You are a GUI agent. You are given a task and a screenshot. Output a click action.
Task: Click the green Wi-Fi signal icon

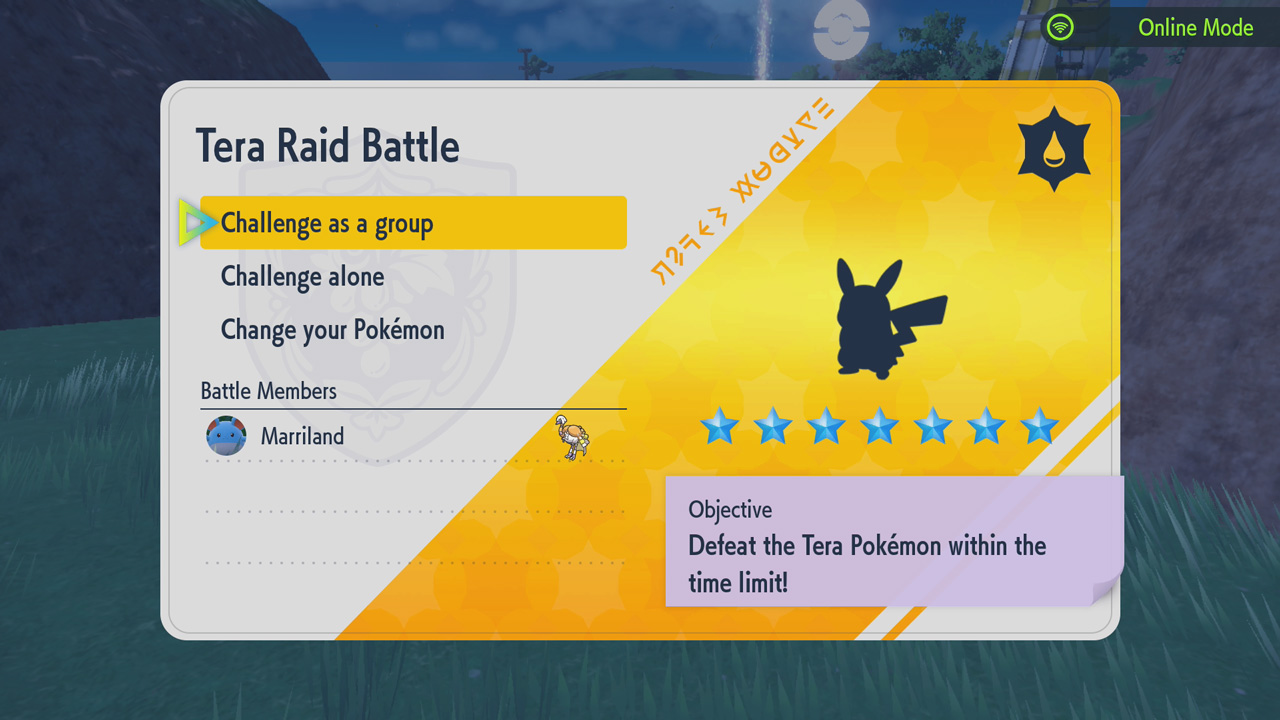1060,27
